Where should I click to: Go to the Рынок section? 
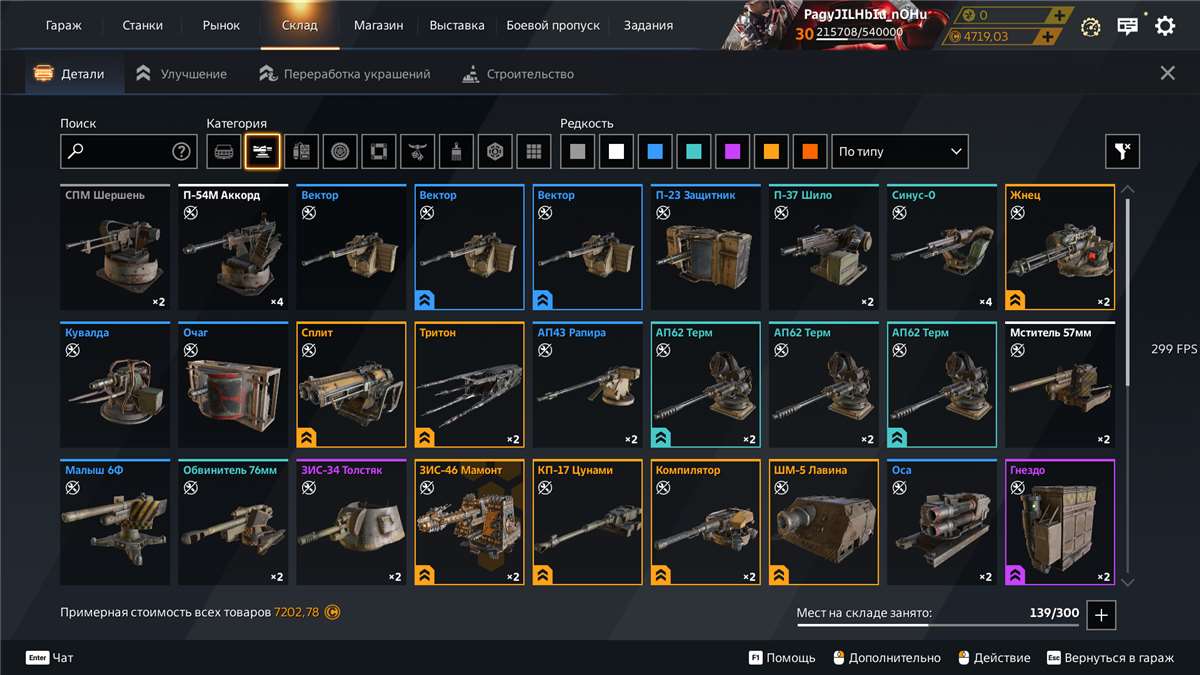(220, 25)
